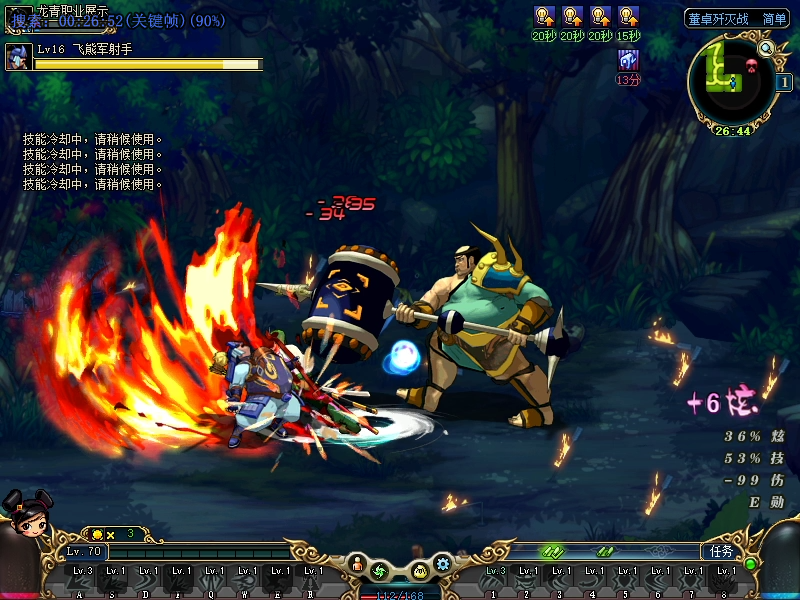This screenshot has height=600, width=800.
Task: Open the 任务 quest panel
Action: (721, 551)
